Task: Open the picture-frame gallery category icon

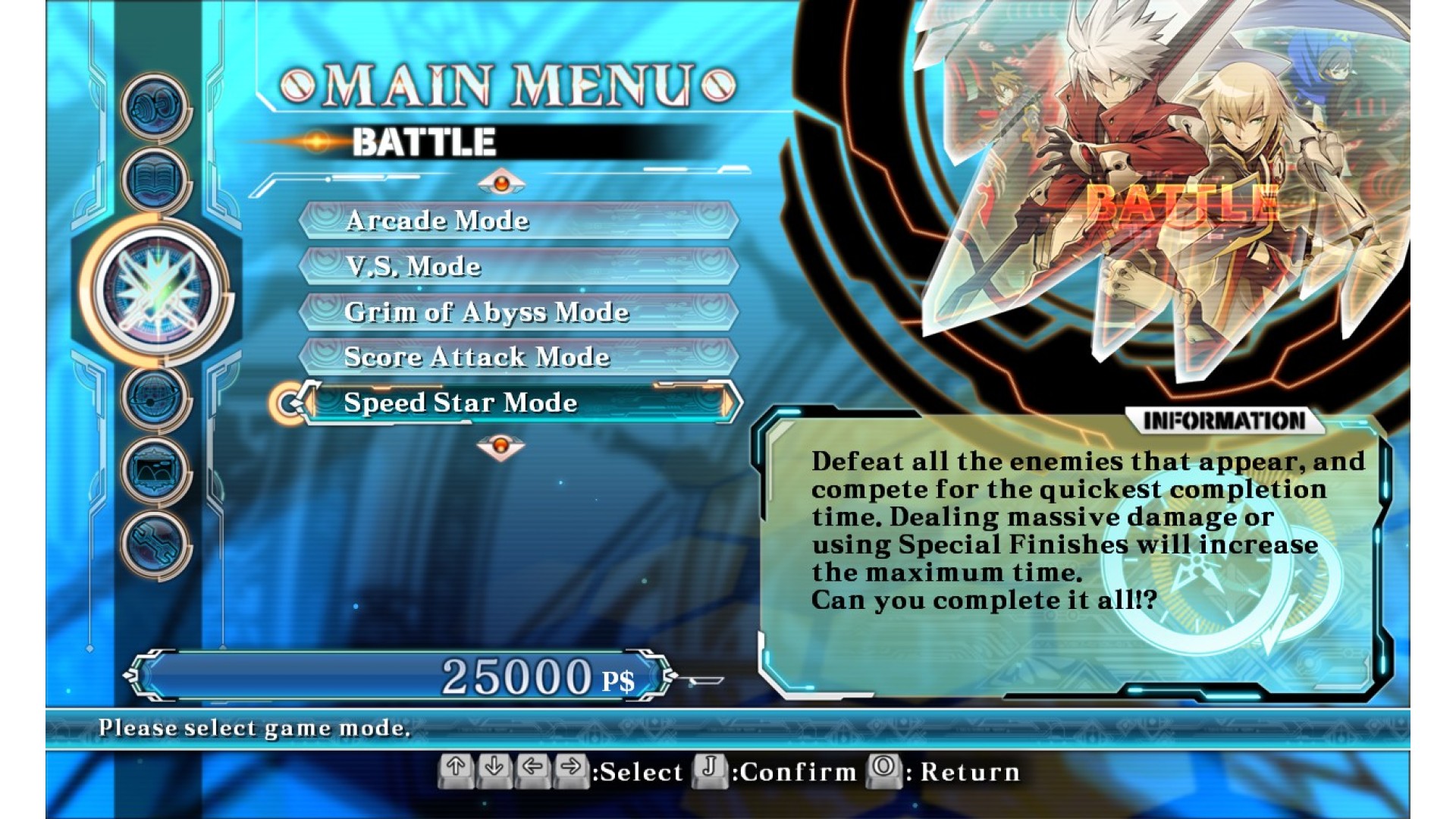Action: coord(155,471)
